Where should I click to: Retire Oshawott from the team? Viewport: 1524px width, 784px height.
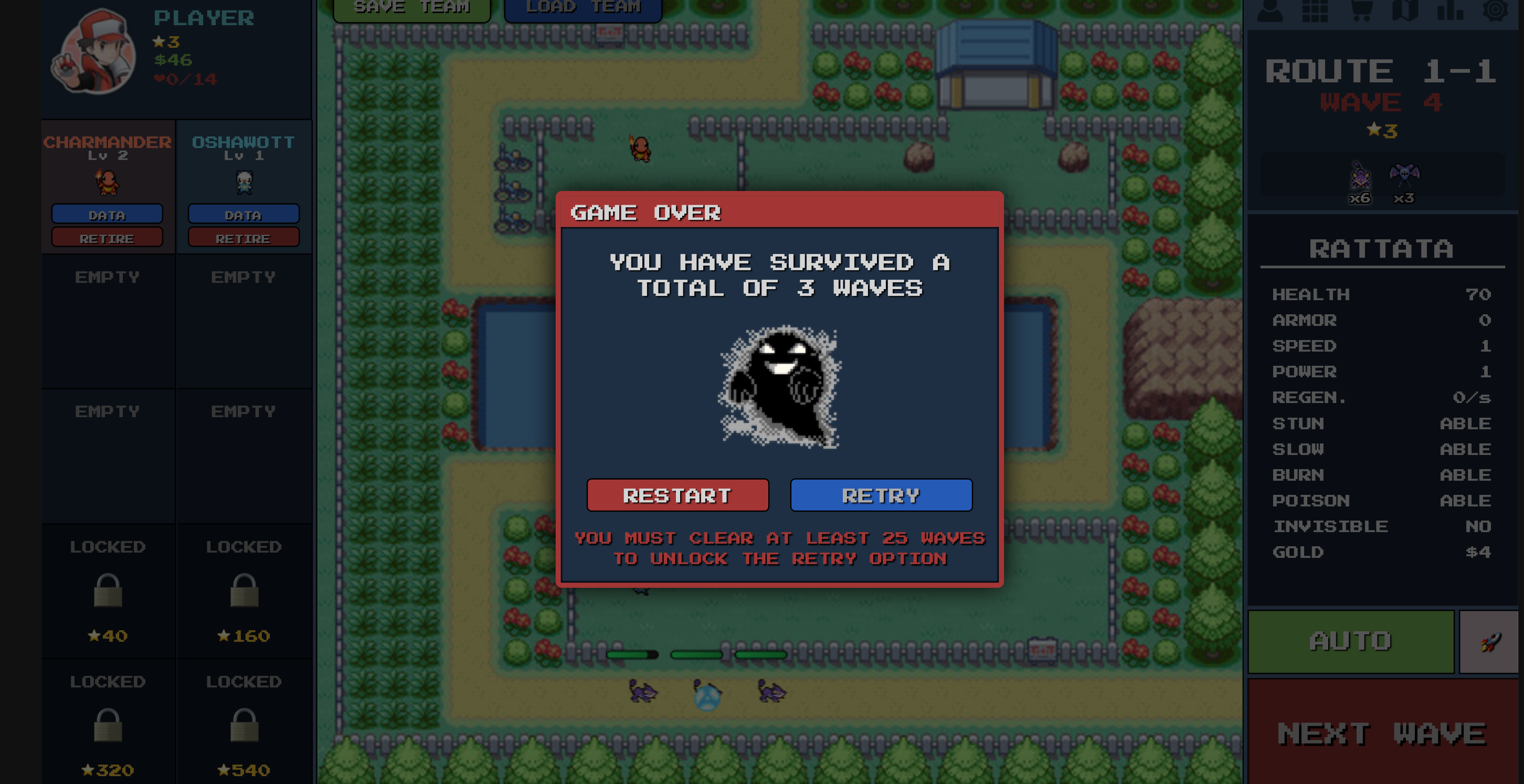pos(243,238)
